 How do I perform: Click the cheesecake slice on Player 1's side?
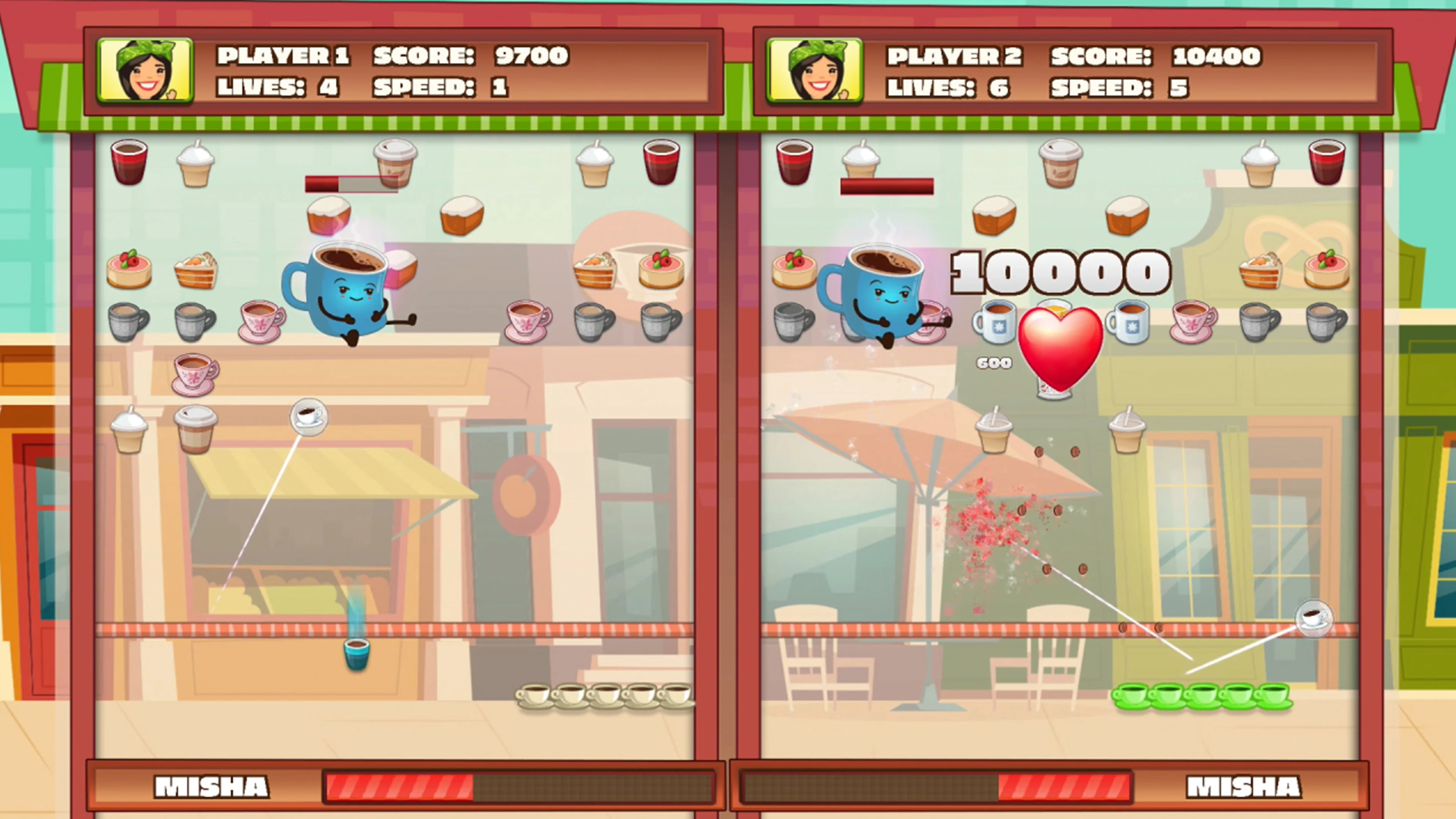coord(129,270)
